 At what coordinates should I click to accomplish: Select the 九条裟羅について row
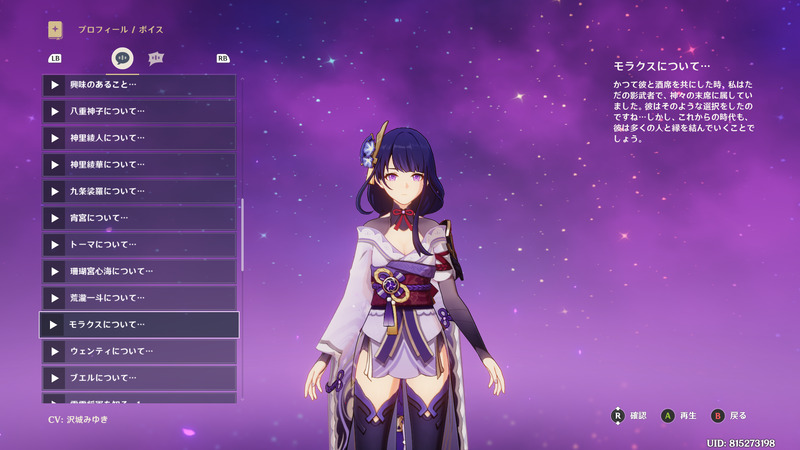coord(139,191)
